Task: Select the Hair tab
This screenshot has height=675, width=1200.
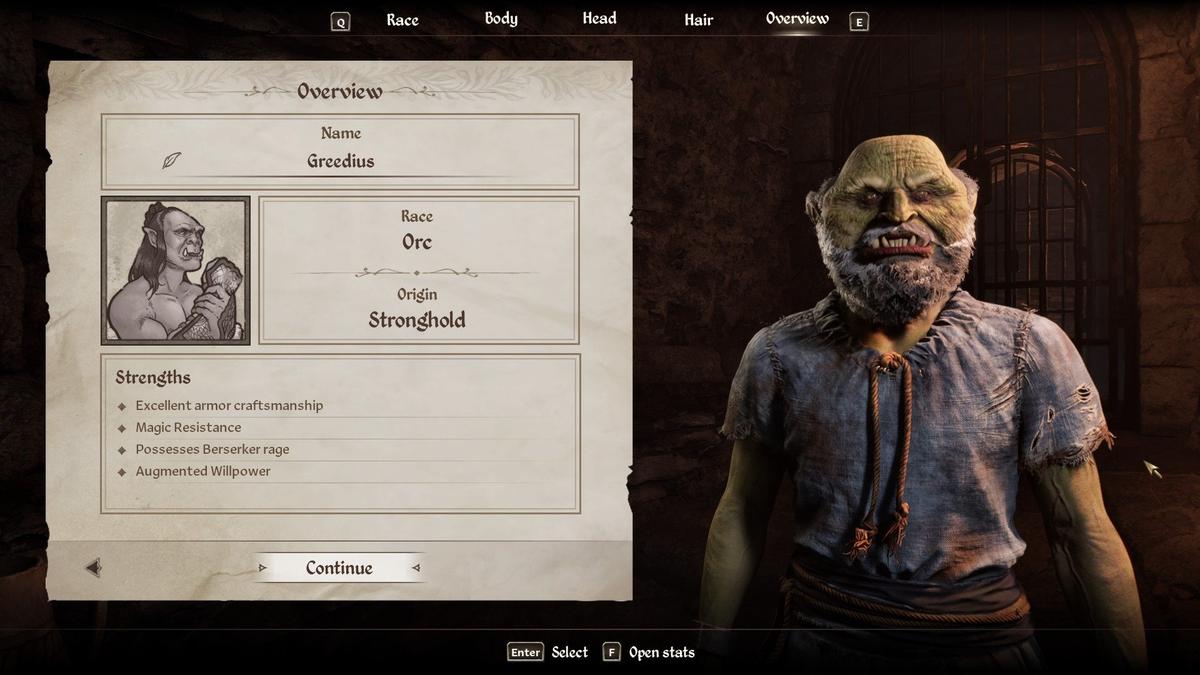Action: click(x=698, y=20)
